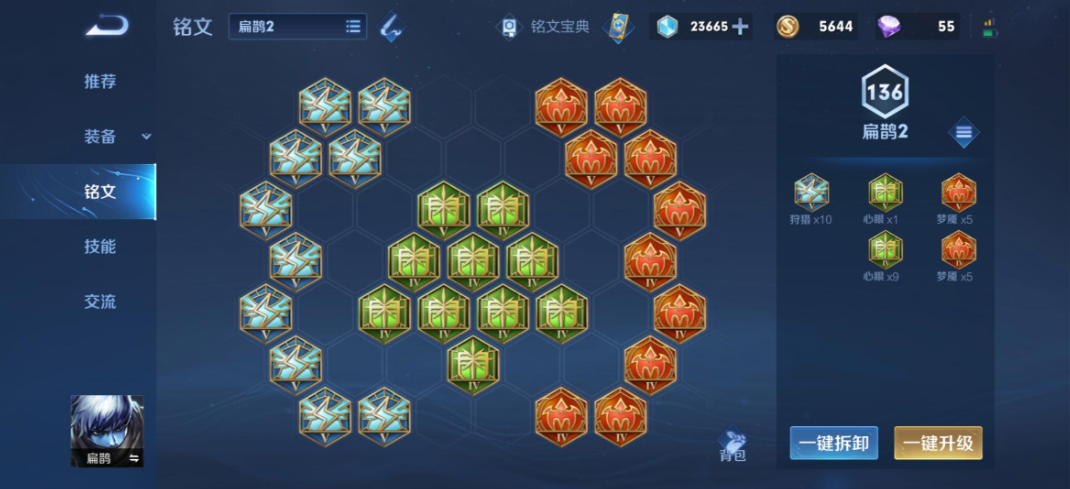Image resolution: width=1070 pixels, height=489 pixels.
Task: Switch to the 交流 tab
Action: coord(100,301)
